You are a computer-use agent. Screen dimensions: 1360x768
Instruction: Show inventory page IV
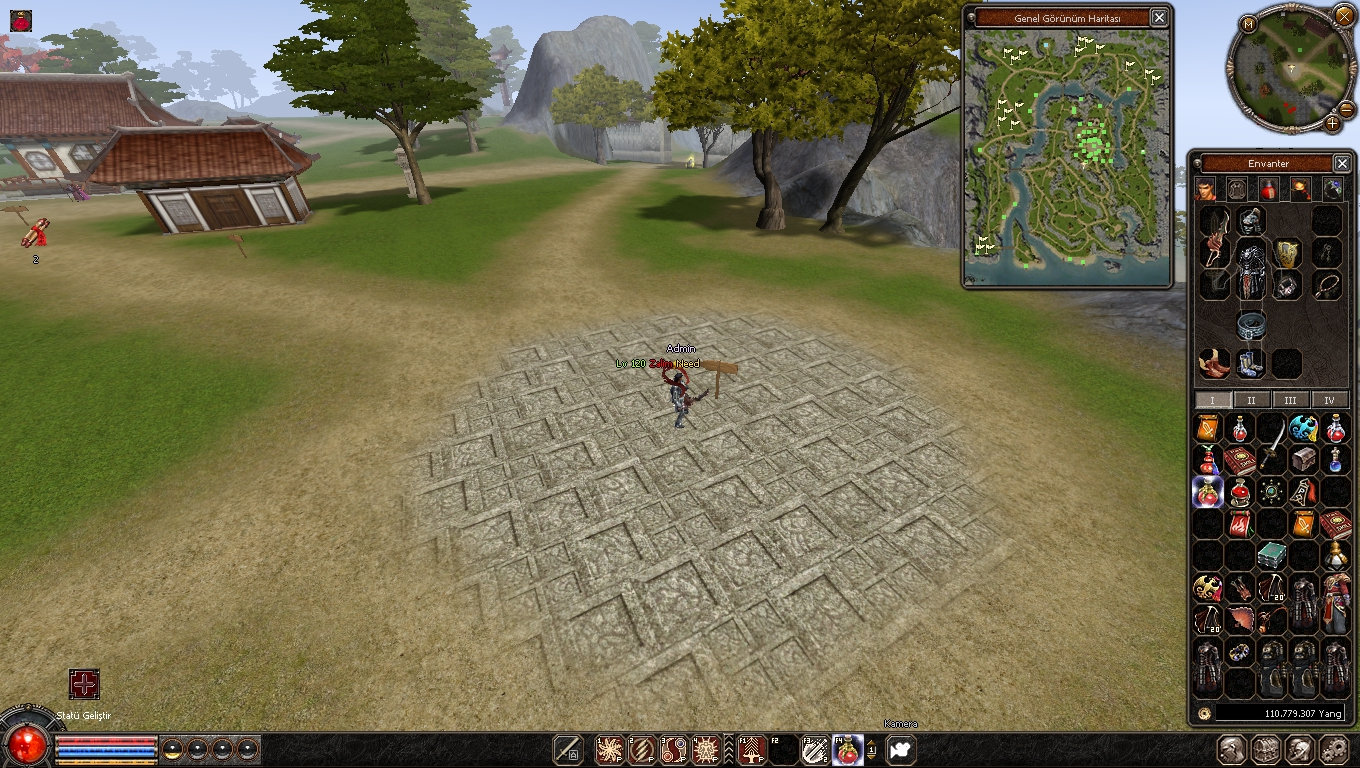point(1329,400)
